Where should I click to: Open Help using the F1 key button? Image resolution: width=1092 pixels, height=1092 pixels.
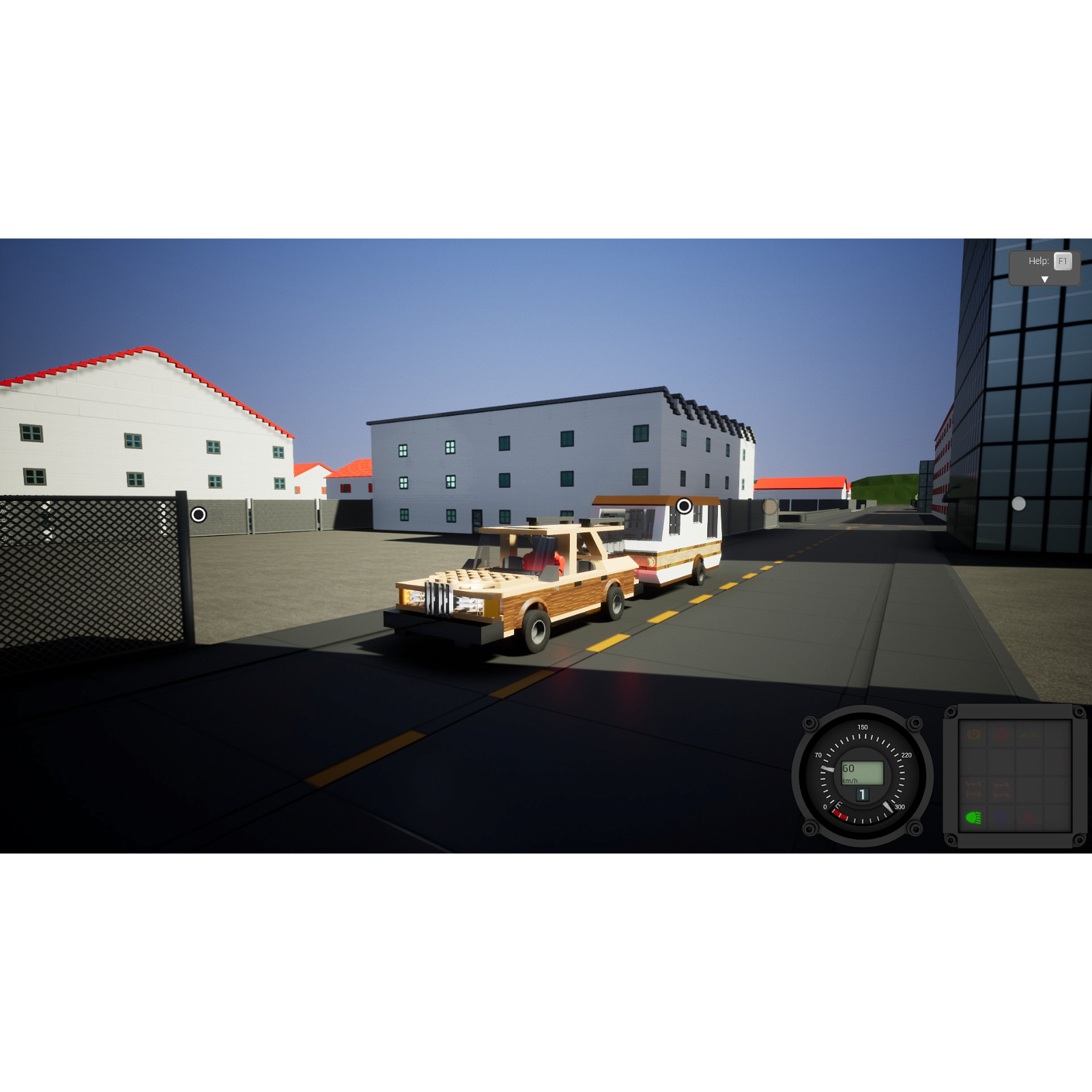point(1062,261)
